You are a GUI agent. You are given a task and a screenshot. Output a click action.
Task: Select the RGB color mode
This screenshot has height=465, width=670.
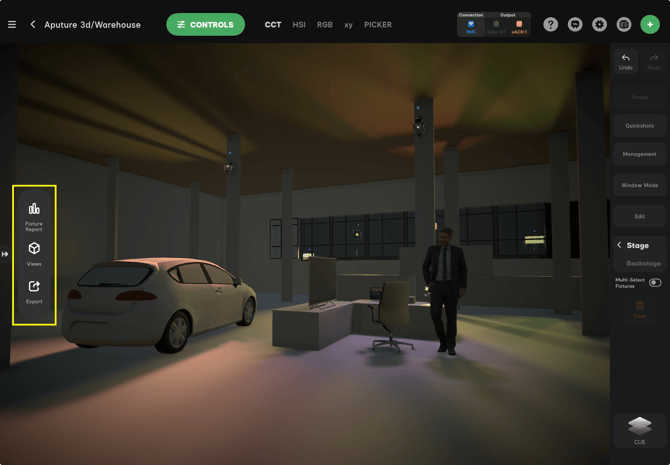coord(325,24)
